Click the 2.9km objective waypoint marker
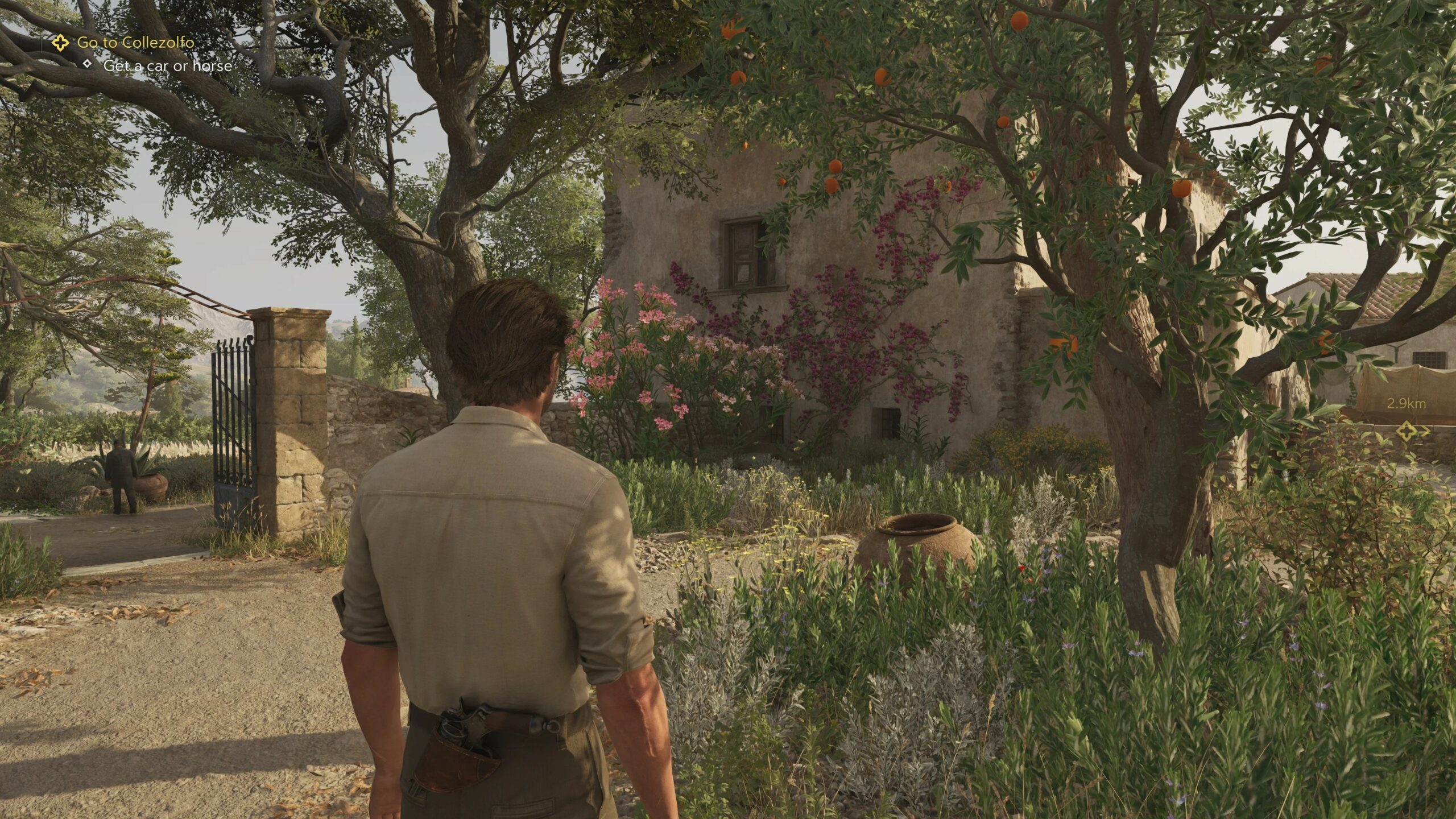Image resolution: width=1456 pixels, height=819 pixels. pyautogui.click(x=1407, y=431)
